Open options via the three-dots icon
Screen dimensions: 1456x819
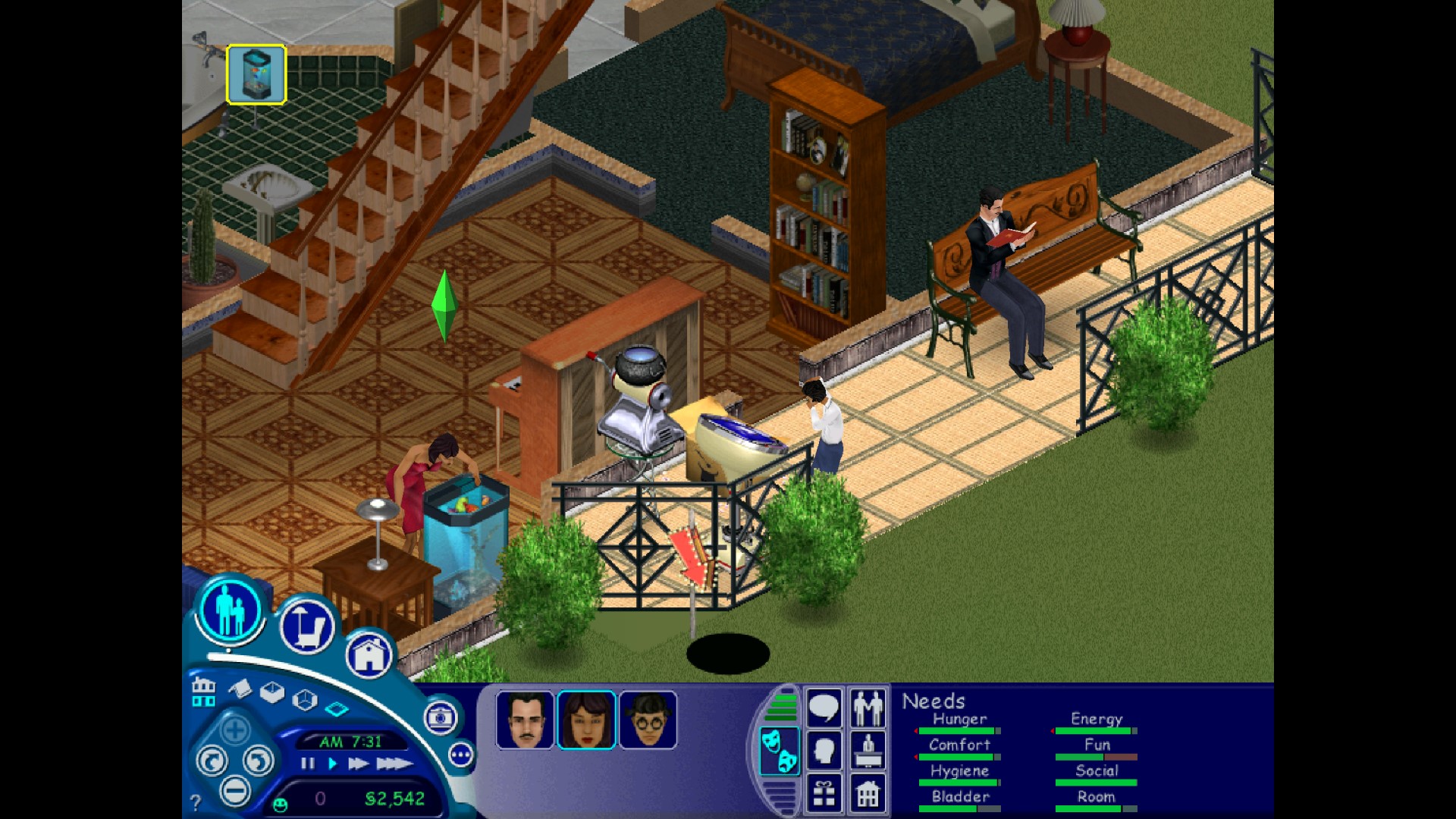[x=461, y=755]
